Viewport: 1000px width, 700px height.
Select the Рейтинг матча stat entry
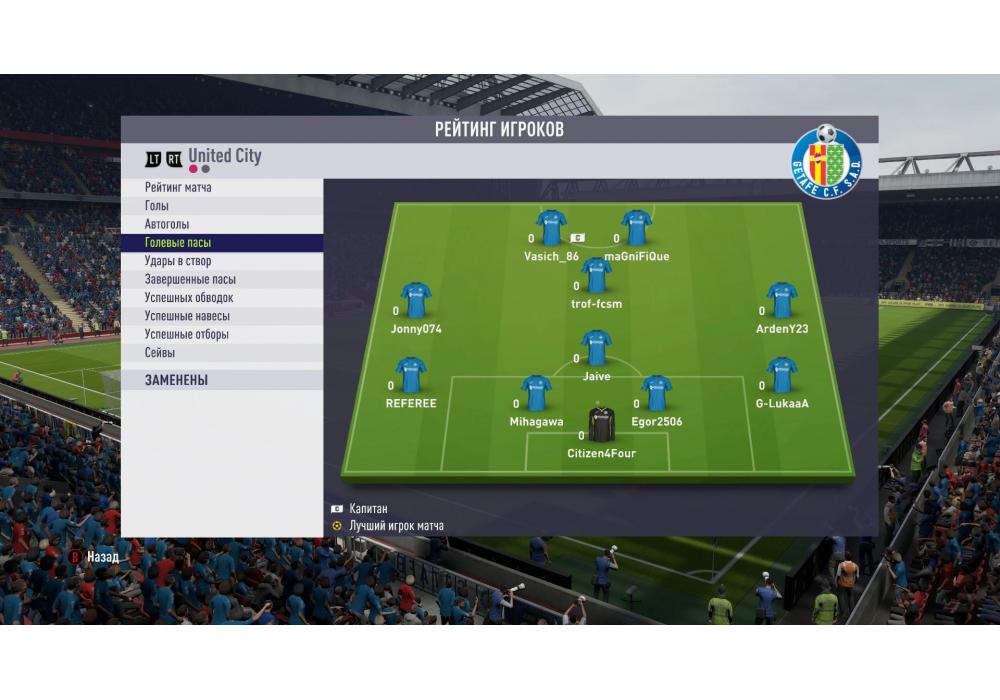[178, 188]
